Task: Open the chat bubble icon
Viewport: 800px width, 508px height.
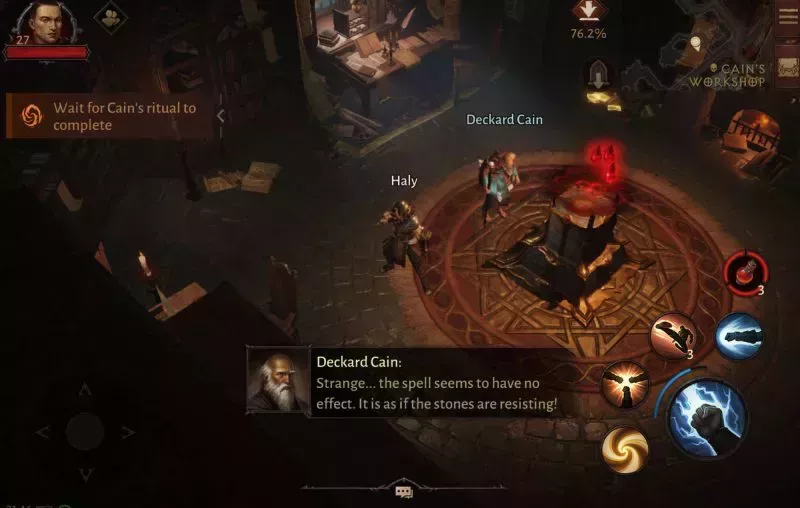Action: [403, 492]
